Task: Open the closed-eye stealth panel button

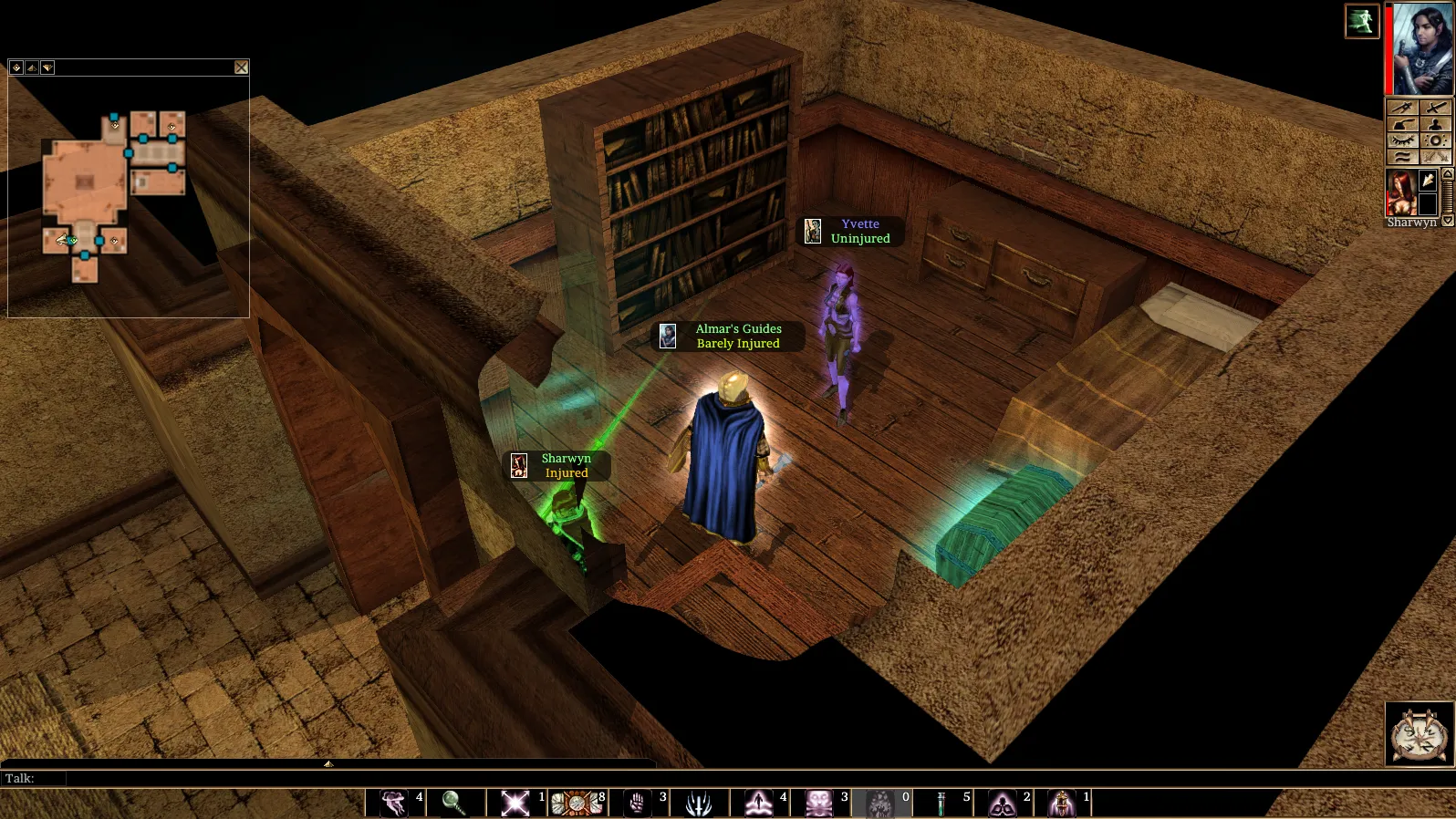Action: click(x=1402, y=140)
